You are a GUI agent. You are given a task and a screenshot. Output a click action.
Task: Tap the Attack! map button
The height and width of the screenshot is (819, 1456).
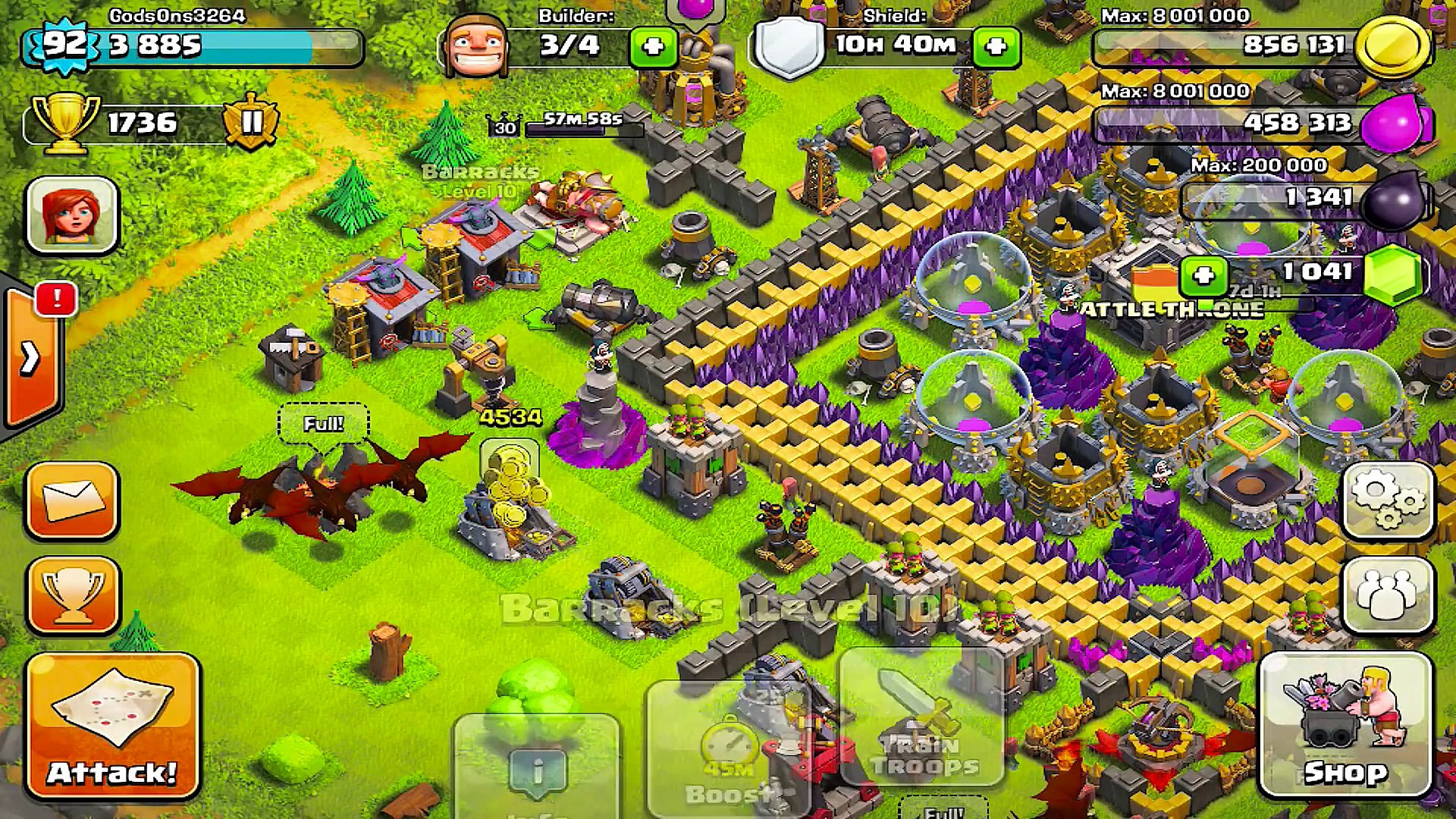[x=113, y=726]
